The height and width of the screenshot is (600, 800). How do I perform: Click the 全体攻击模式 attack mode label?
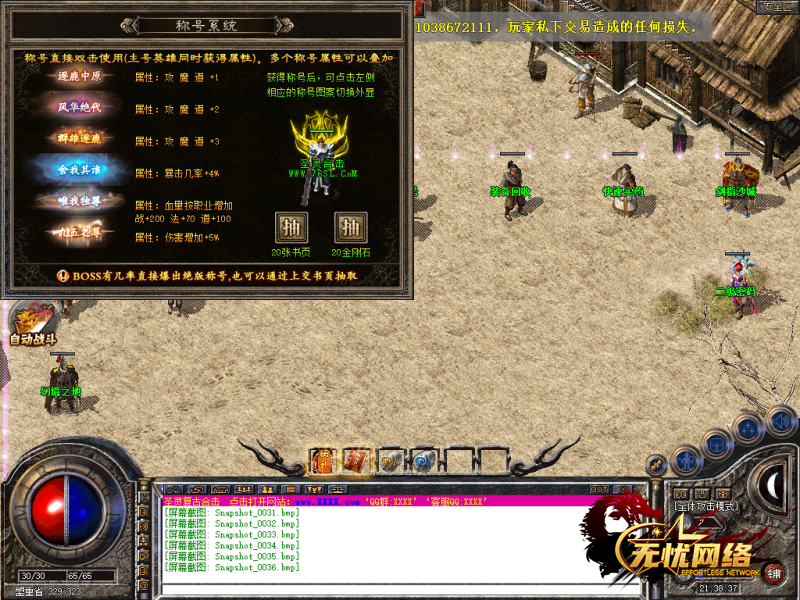[708, 506]
